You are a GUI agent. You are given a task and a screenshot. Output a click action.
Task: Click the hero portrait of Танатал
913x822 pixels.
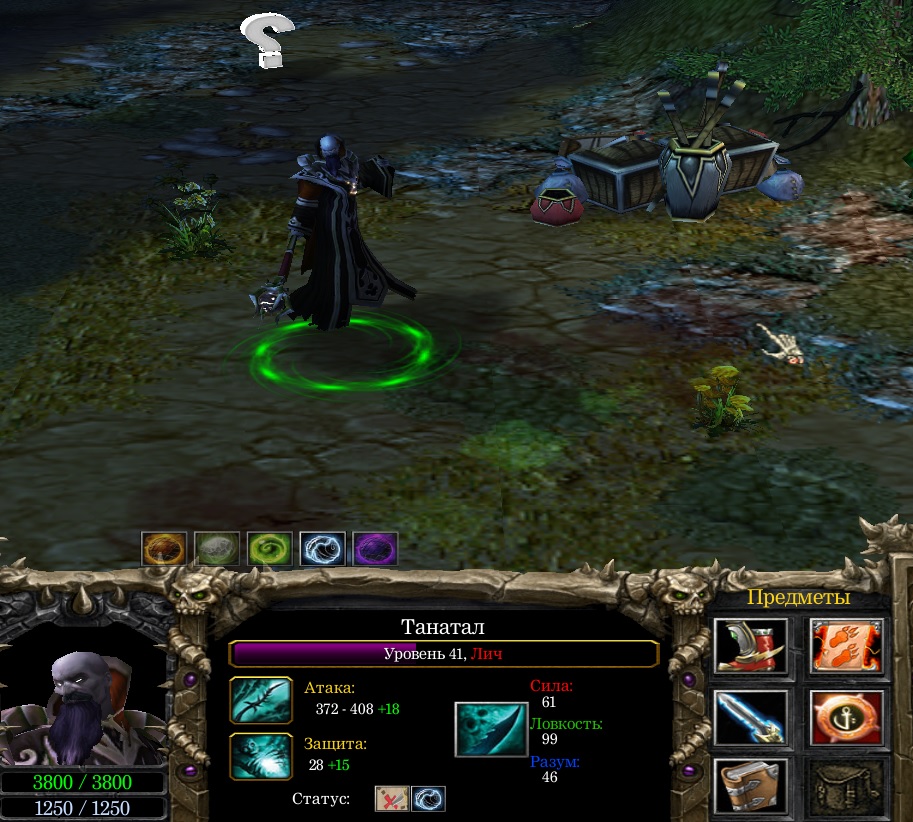pyautogui.click(x=83, y=706)
